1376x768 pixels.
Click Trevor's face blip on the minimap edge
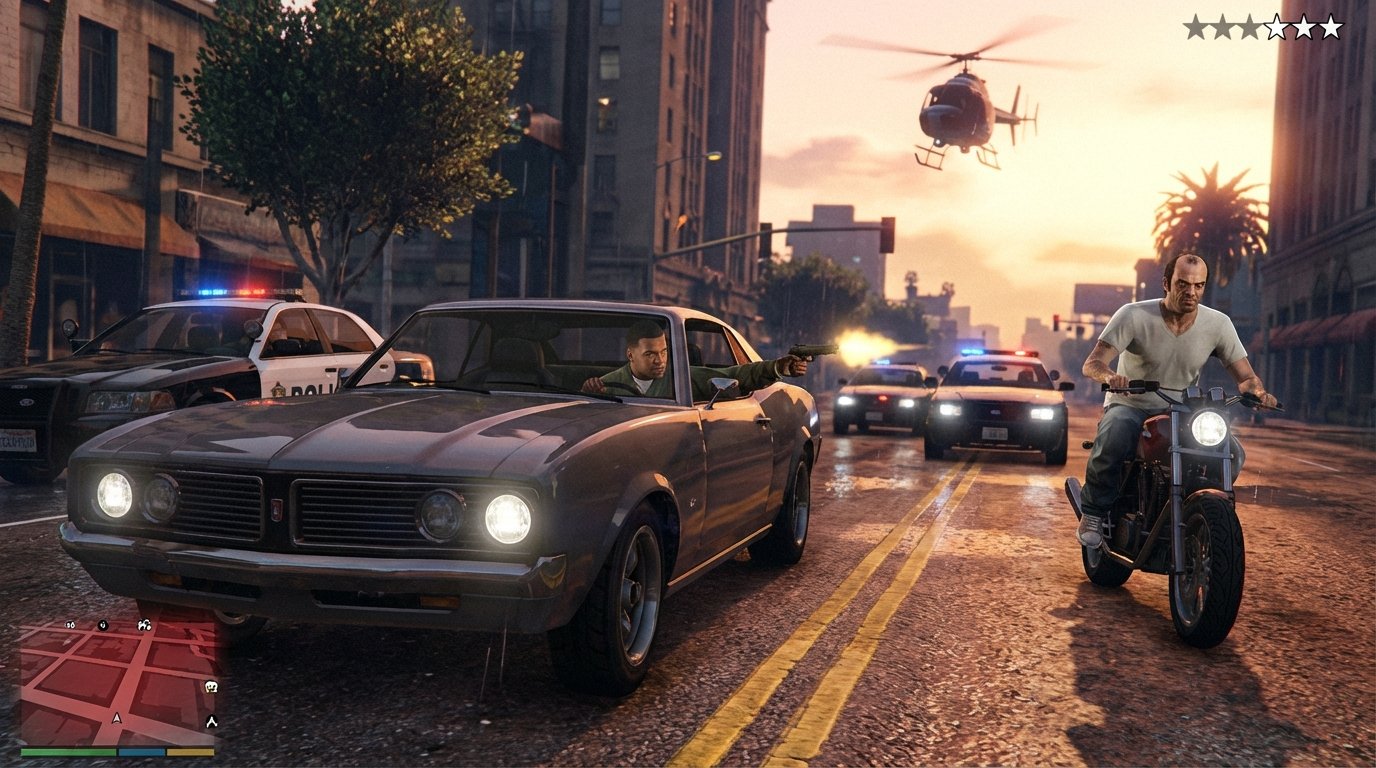point(211,687)
